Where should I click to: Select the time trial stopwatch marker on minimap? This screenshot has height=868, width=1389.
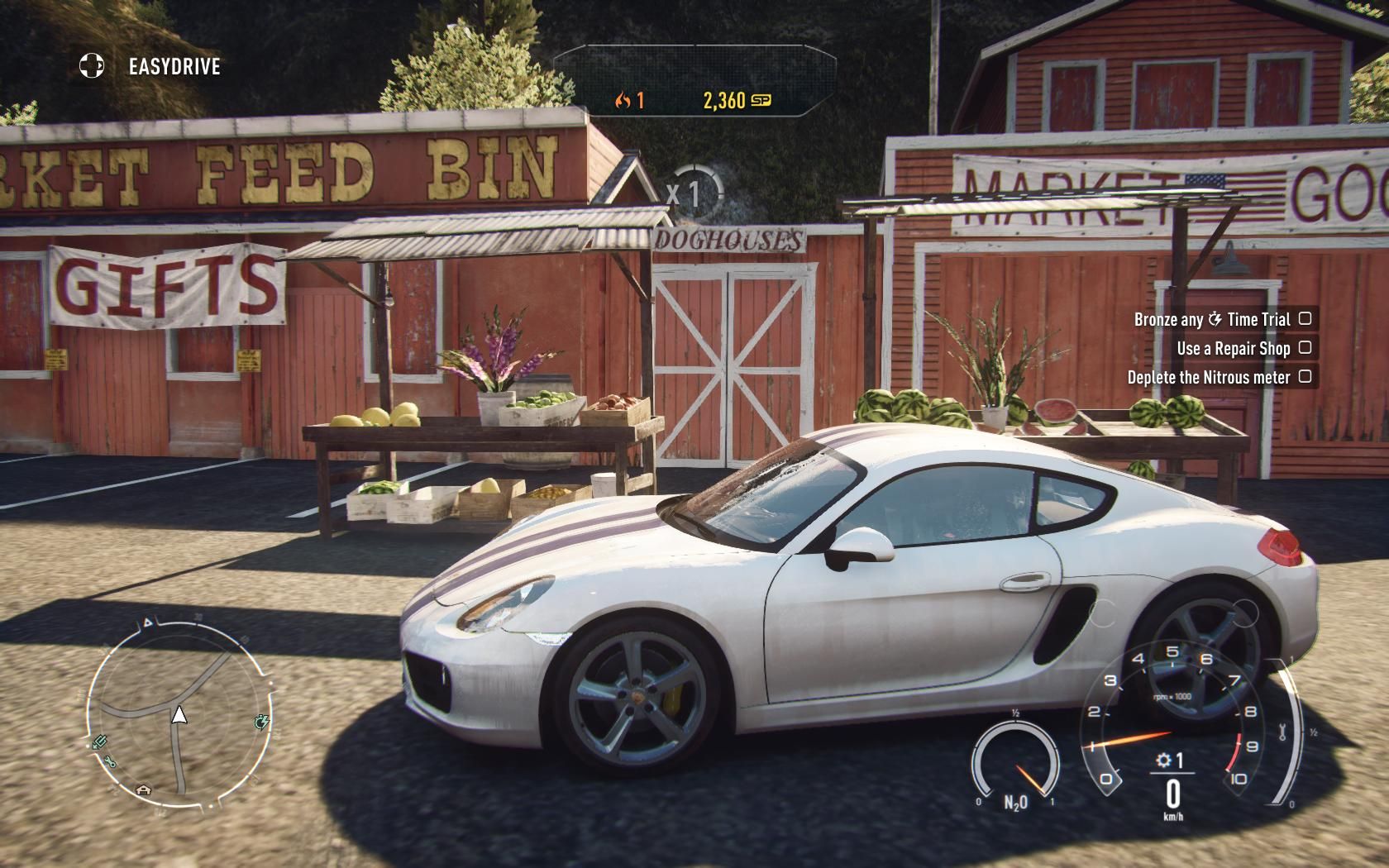(262, 723)
